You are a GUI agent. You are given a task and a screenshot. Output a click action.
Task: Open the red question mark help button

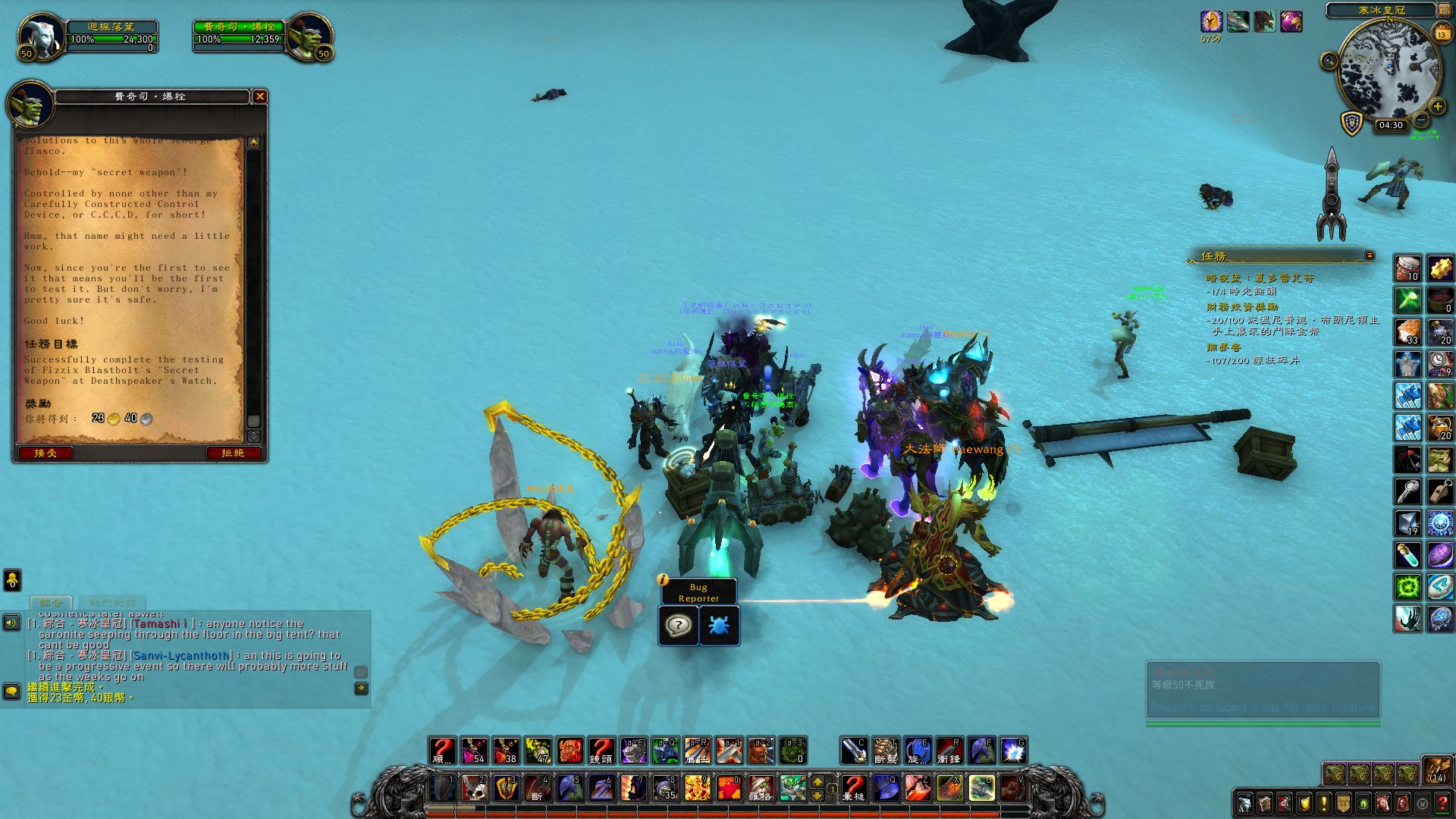1442,803
